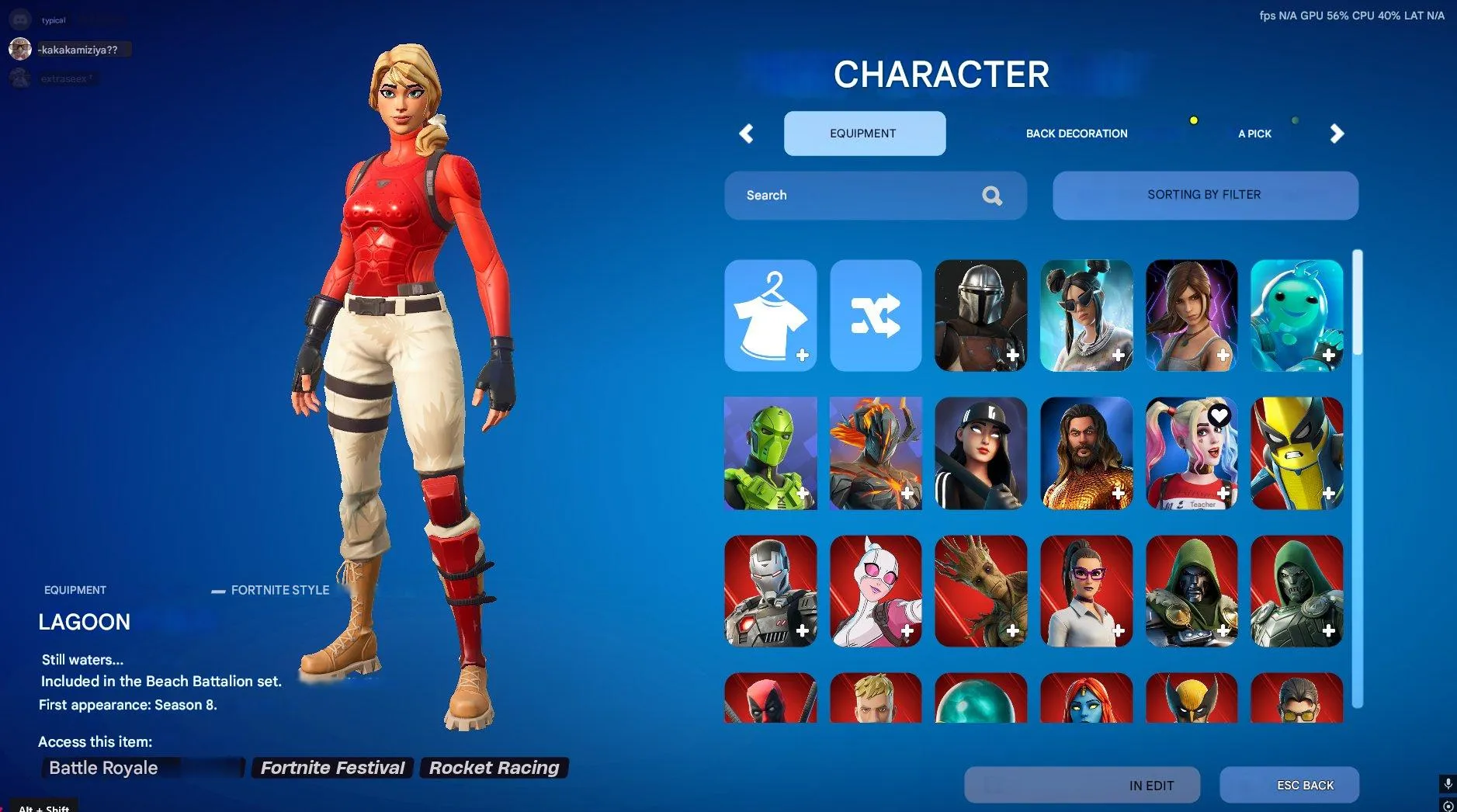
Task: Click the In Edit button
Action: pyautogui.click(x=1081, y=785)
